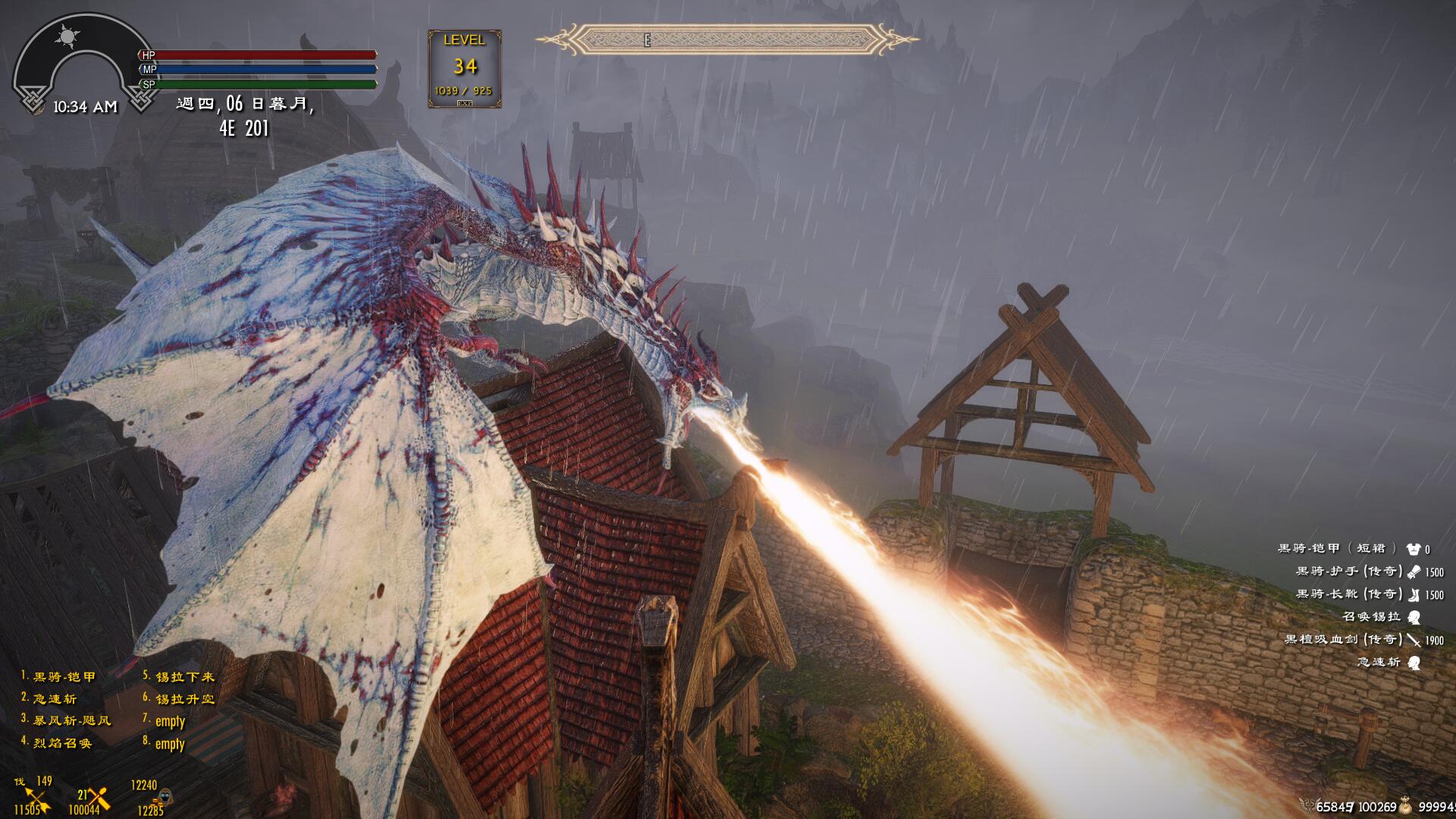Select the 黑骑-护手 gauntlet icon
Screen dimensions: 1456x819
coord(1414,572)
